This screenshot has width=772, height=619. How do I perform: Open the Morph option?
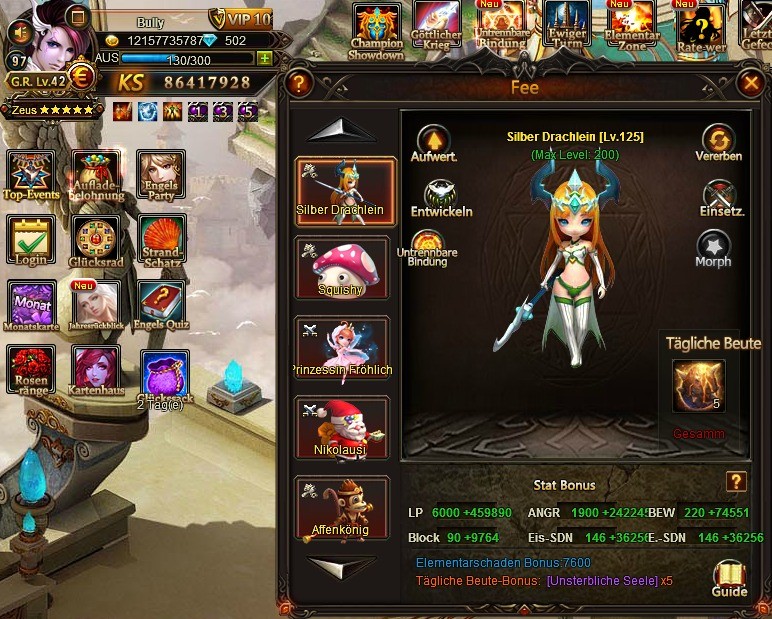714,246
